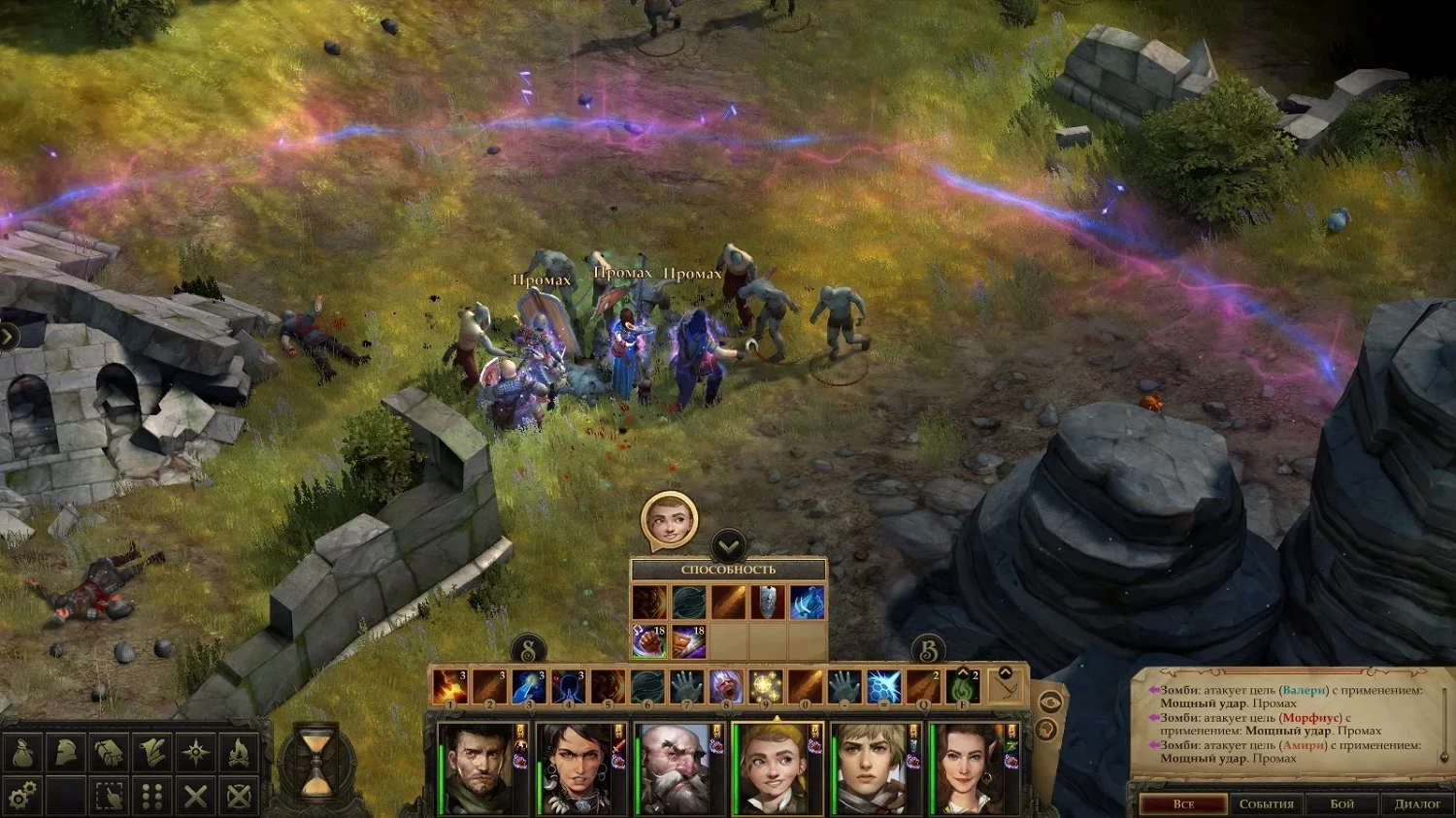Open the map compass star icon
This screenshot has height=818, width=1456.
coord(196,752)
